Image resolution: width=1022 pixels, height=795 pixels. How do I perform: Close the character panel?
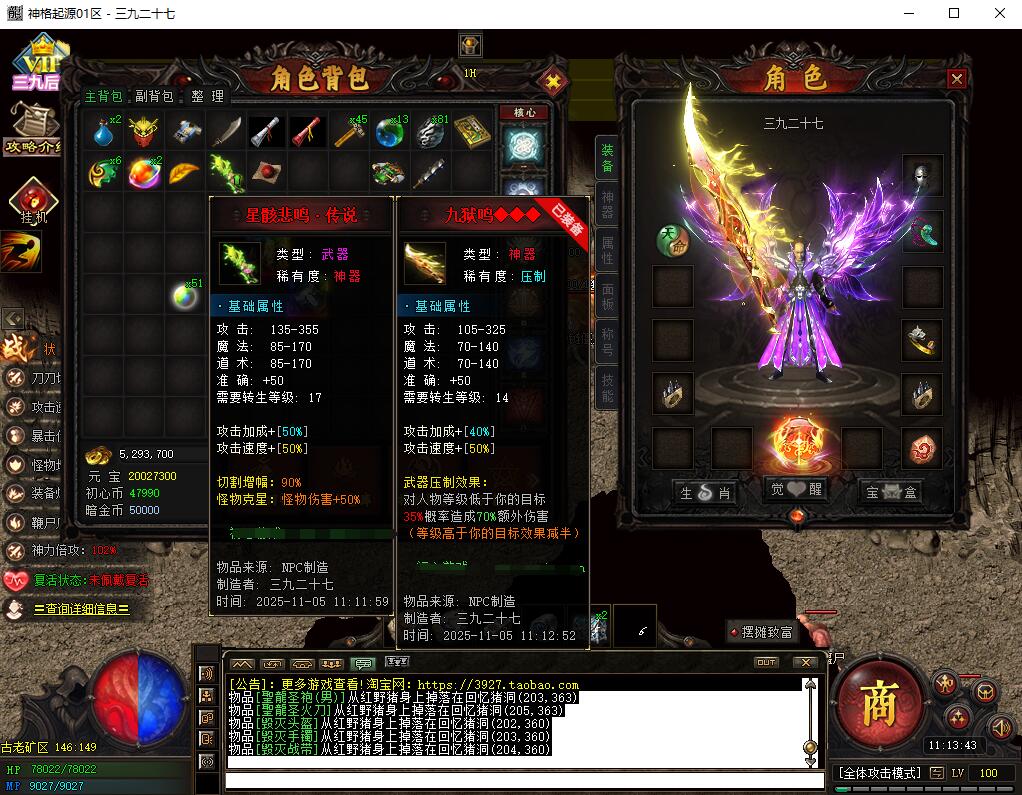click(957, 79)
